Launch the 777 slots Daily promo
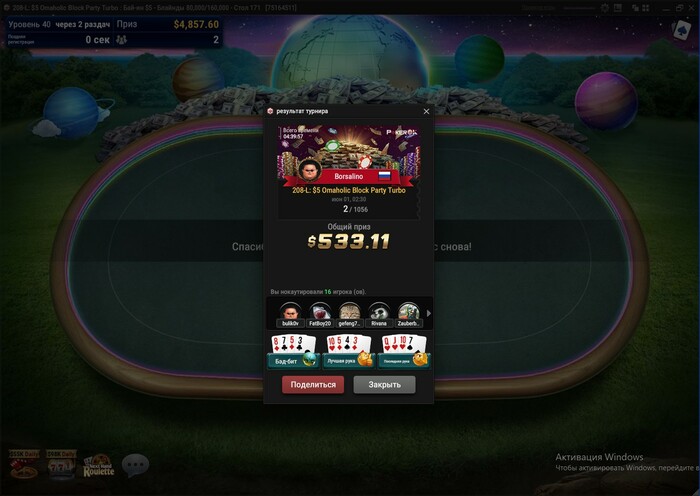700x496 pixels. pyautogui.click(x=61, y=464)
